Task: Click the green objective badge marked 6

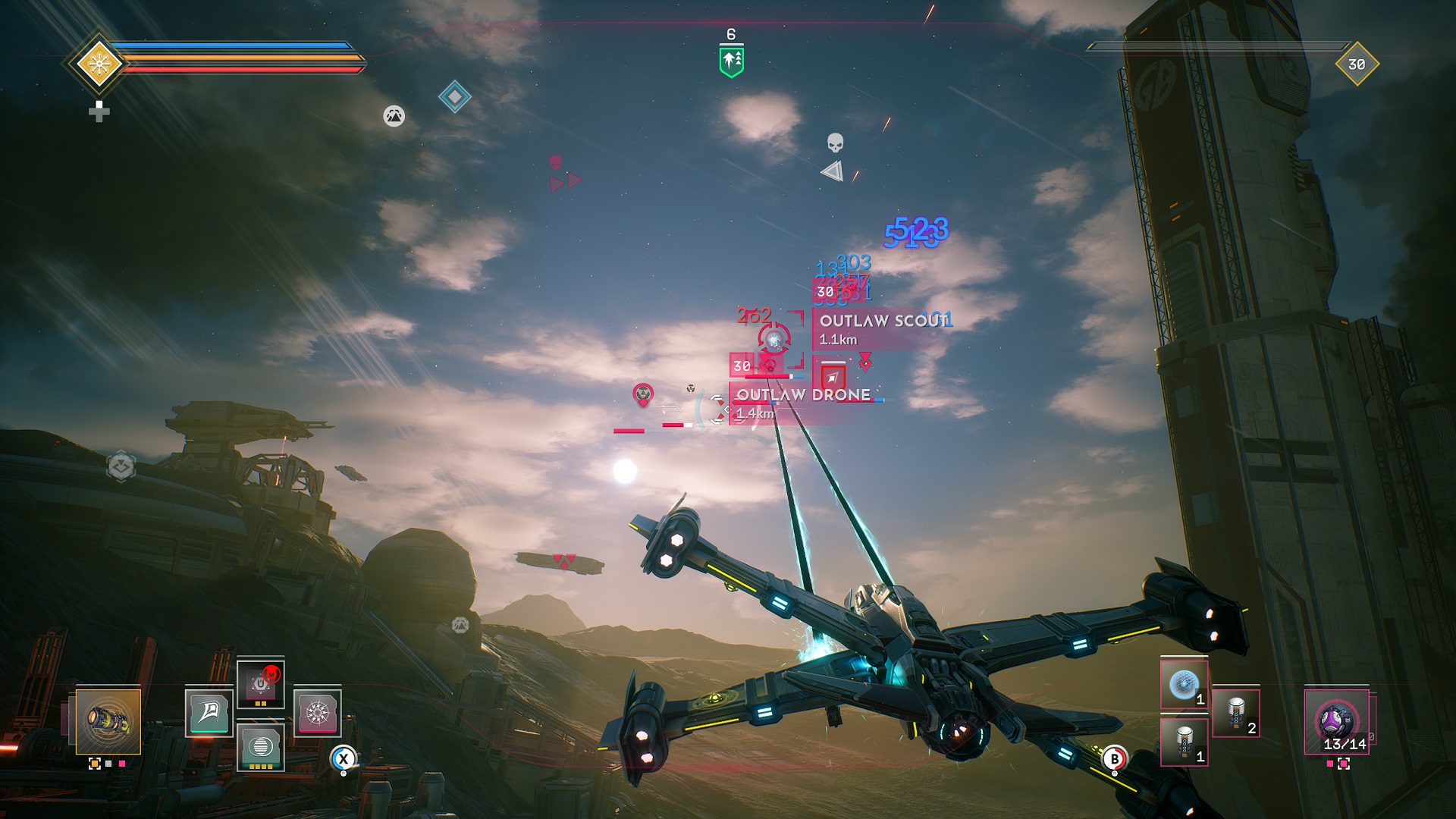Action: [x=731, y=61]
